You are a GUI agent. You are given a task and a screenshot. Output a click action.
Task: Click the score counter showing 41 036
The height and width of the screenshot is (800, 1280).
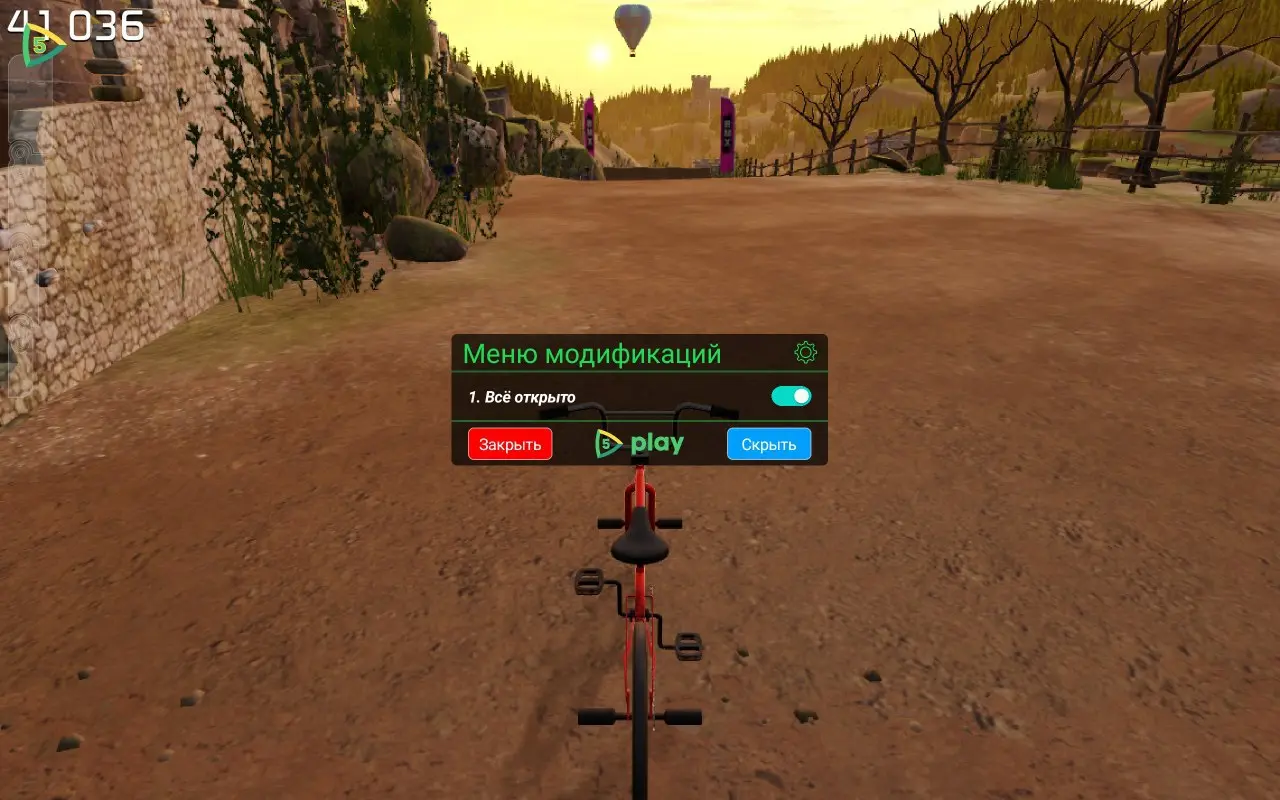click(75, 25)
